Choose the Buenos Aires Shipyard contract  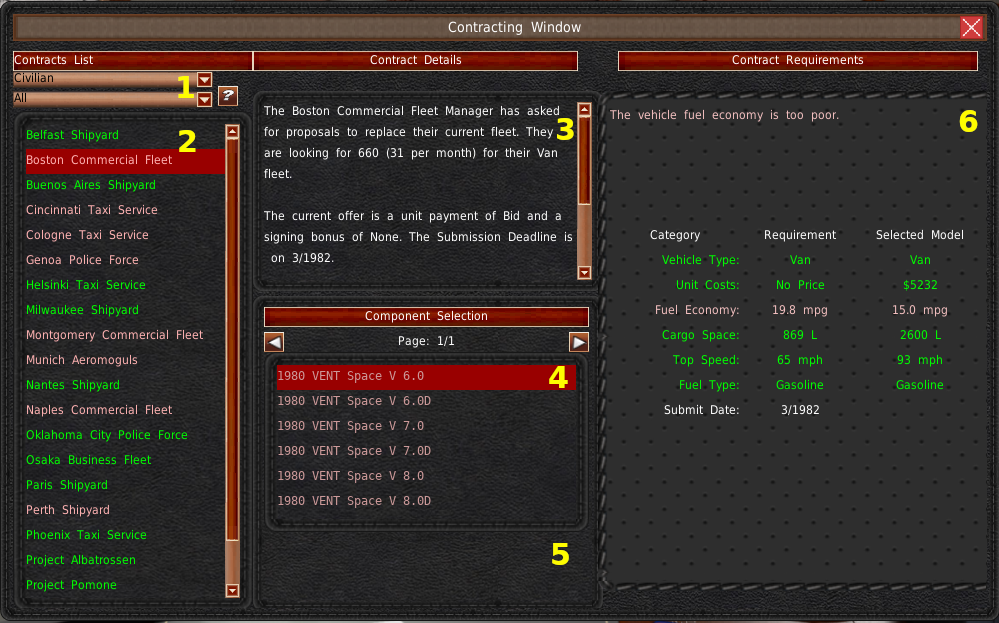(x=91, y=185)
